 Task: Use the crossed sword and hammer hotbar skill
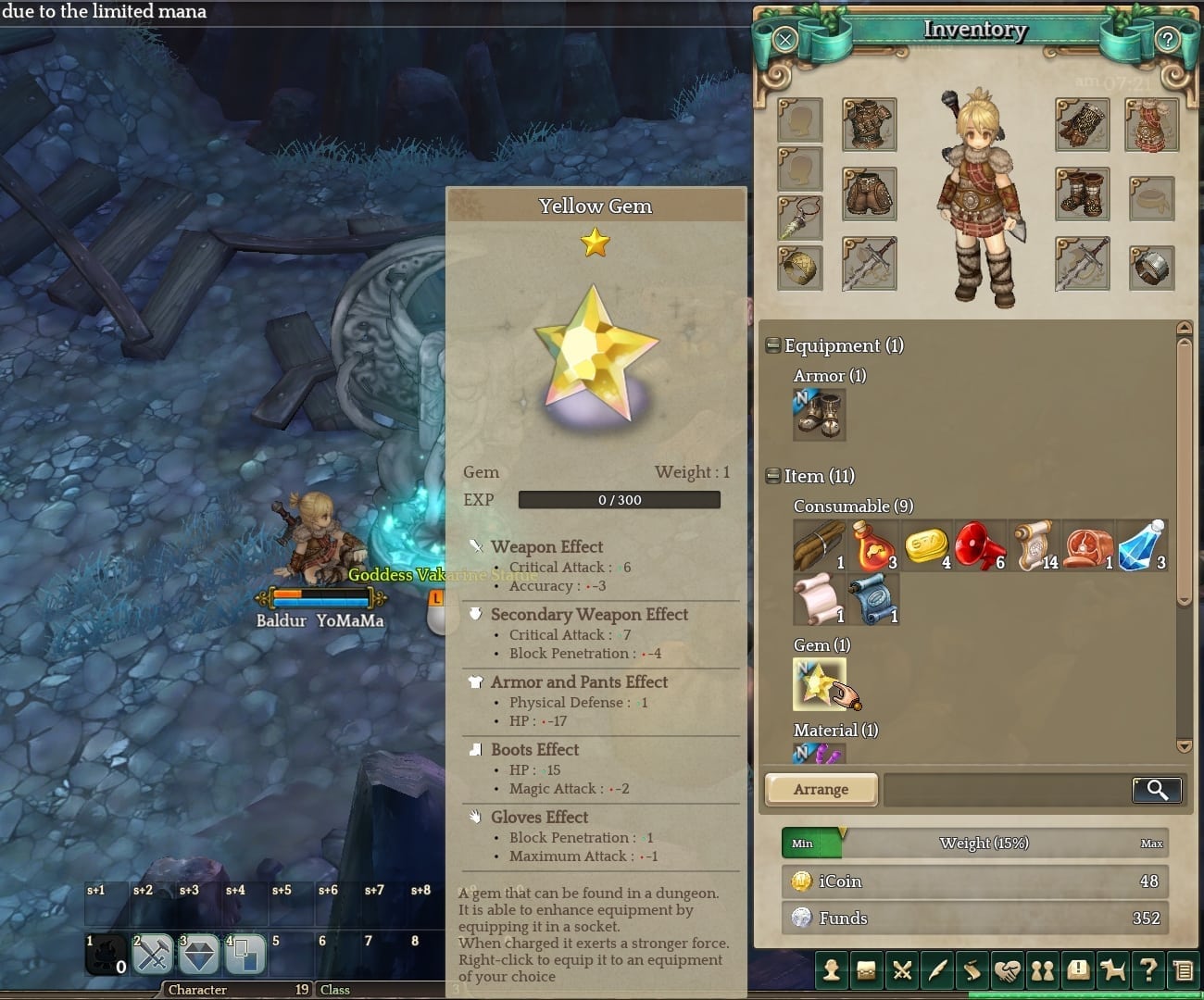(153, 955)
